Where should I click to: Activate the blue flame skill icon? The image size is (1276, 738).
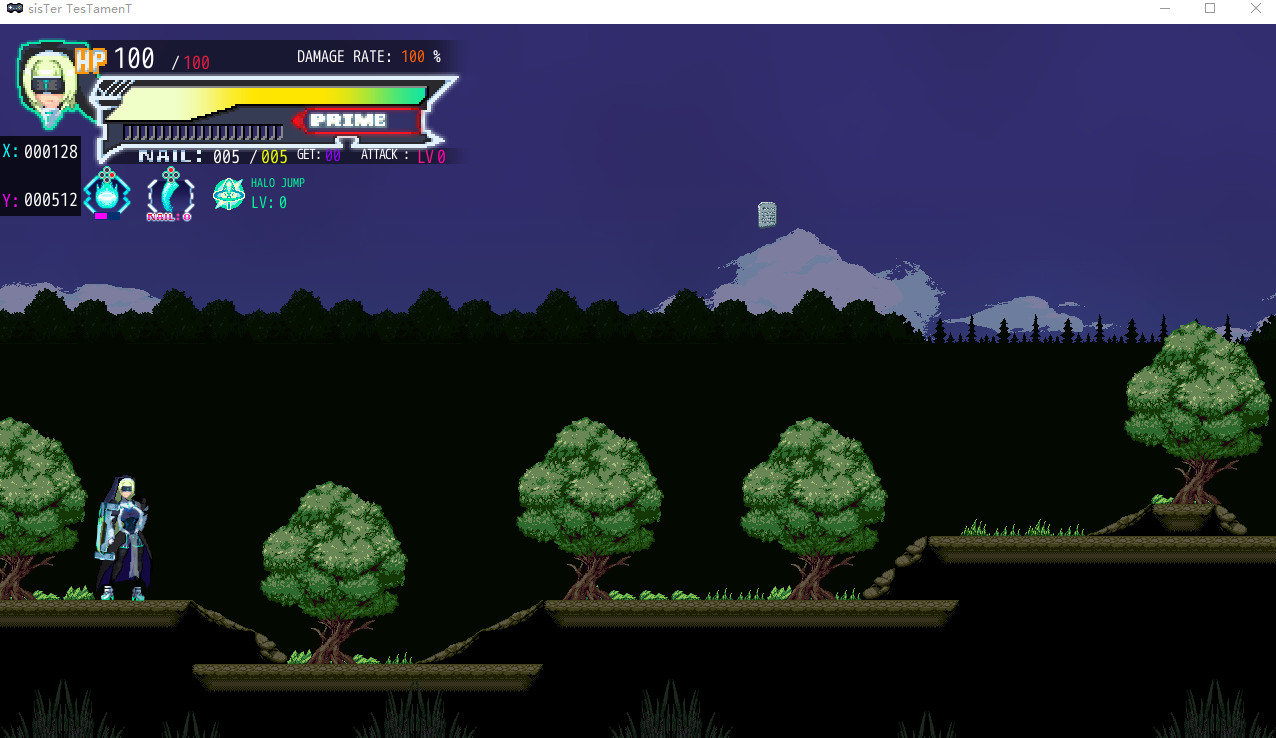pyautogui.click(x=107, y=193)
